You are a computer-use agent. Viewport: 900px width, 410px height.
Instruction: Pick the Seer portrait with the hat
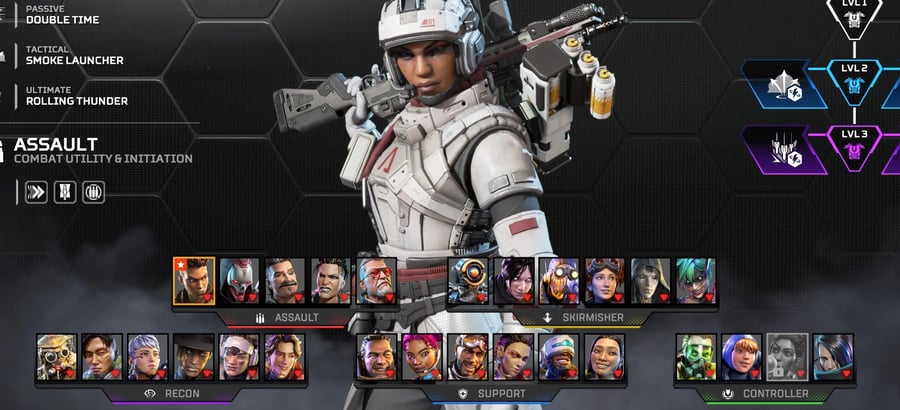(x=193, y=357)
